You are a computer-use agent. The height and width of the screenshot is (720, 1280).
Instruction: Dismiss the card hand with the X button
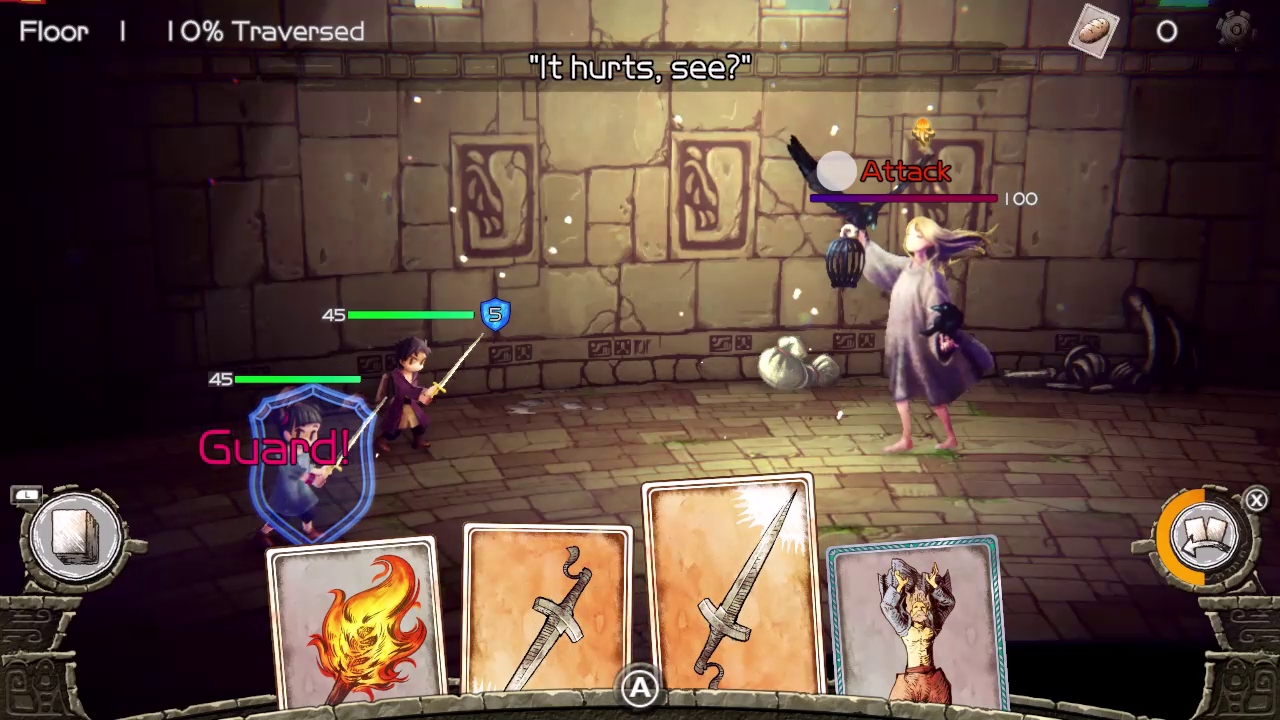(1256, 500)
